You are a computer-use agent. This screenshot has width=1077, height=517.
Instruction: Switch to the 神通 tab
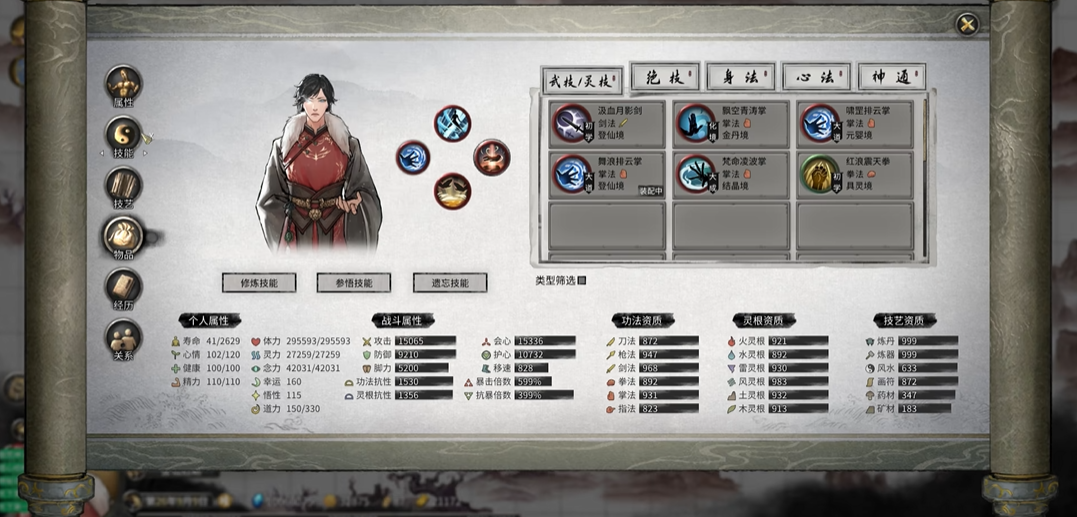click(x=891, y=77)
